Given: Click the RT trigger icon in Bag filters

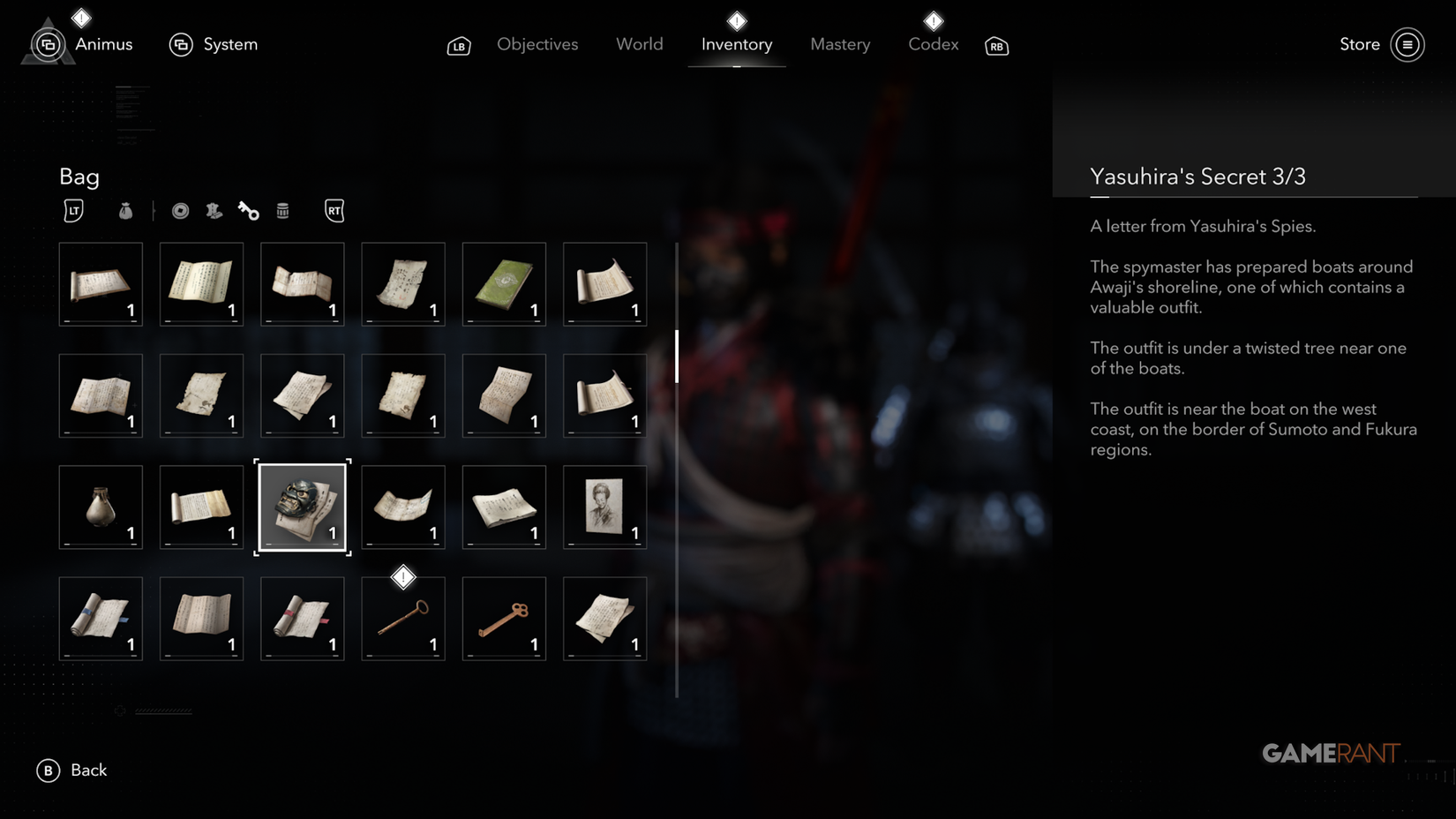Looking at the screenshot, I should pos(334,211).
